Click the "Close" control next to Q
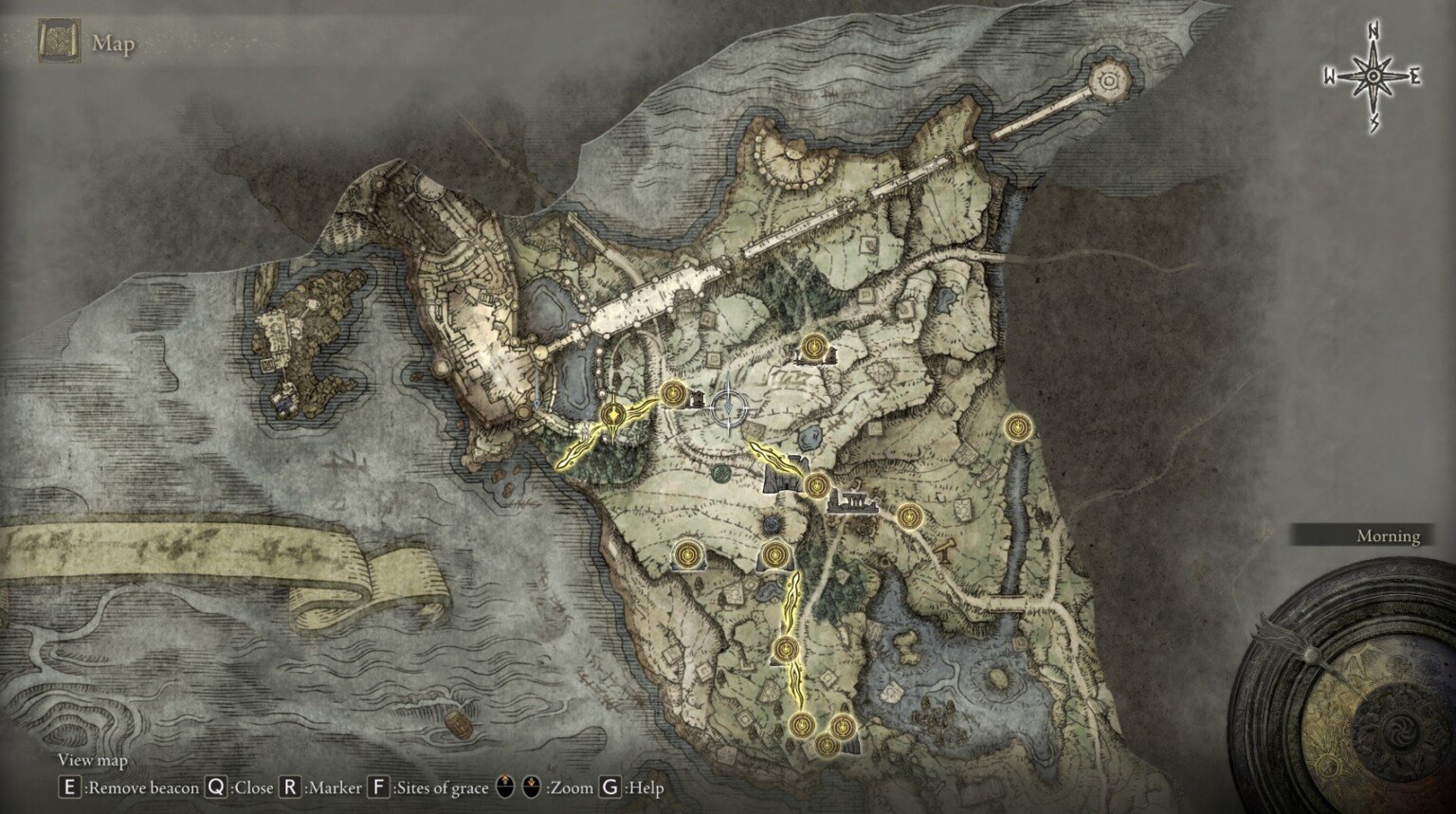 (254, 787)
